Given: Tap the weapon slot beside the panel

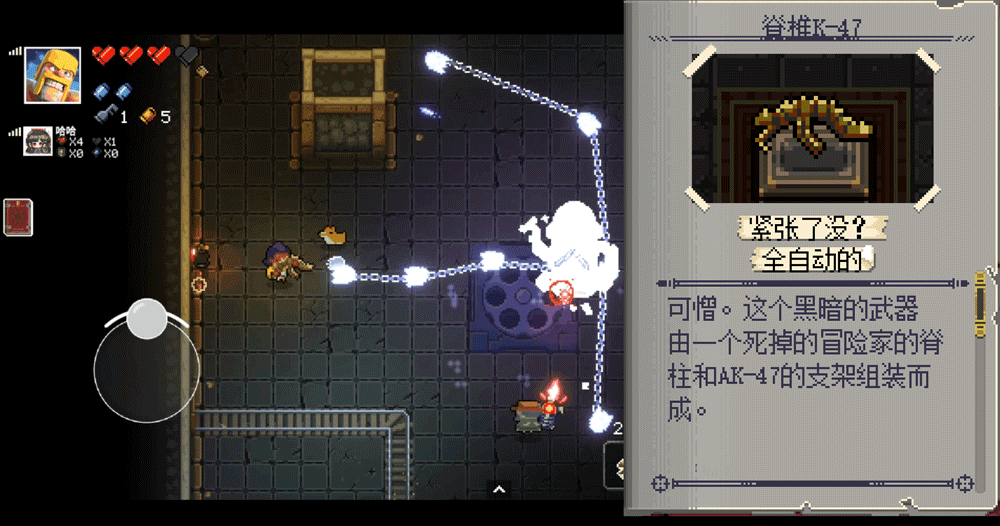Looking at the screenshot, I should pos(614,465).
